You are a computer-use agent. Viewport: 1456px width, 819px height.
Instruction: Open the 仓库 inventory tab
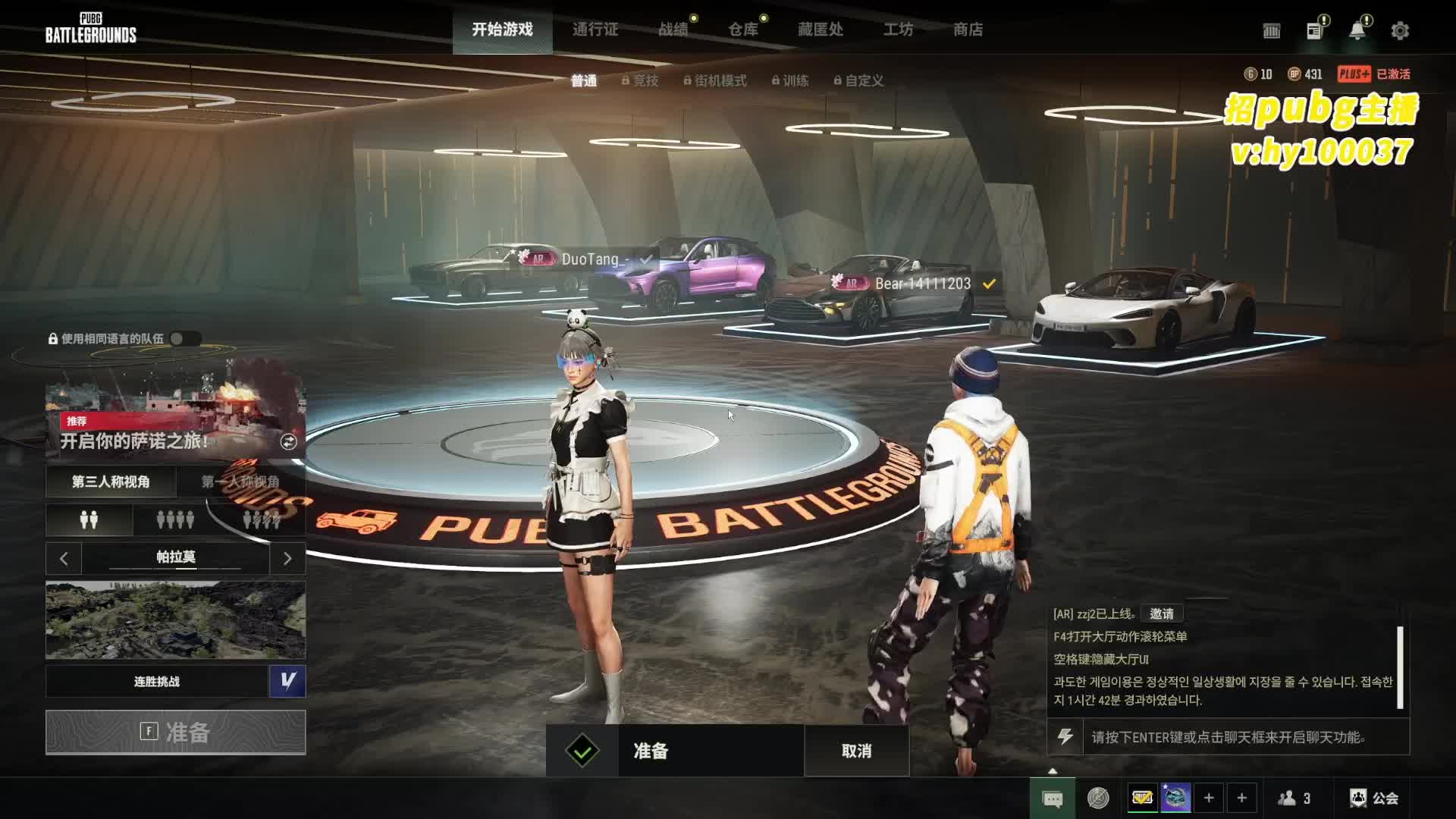coord(743,30)
